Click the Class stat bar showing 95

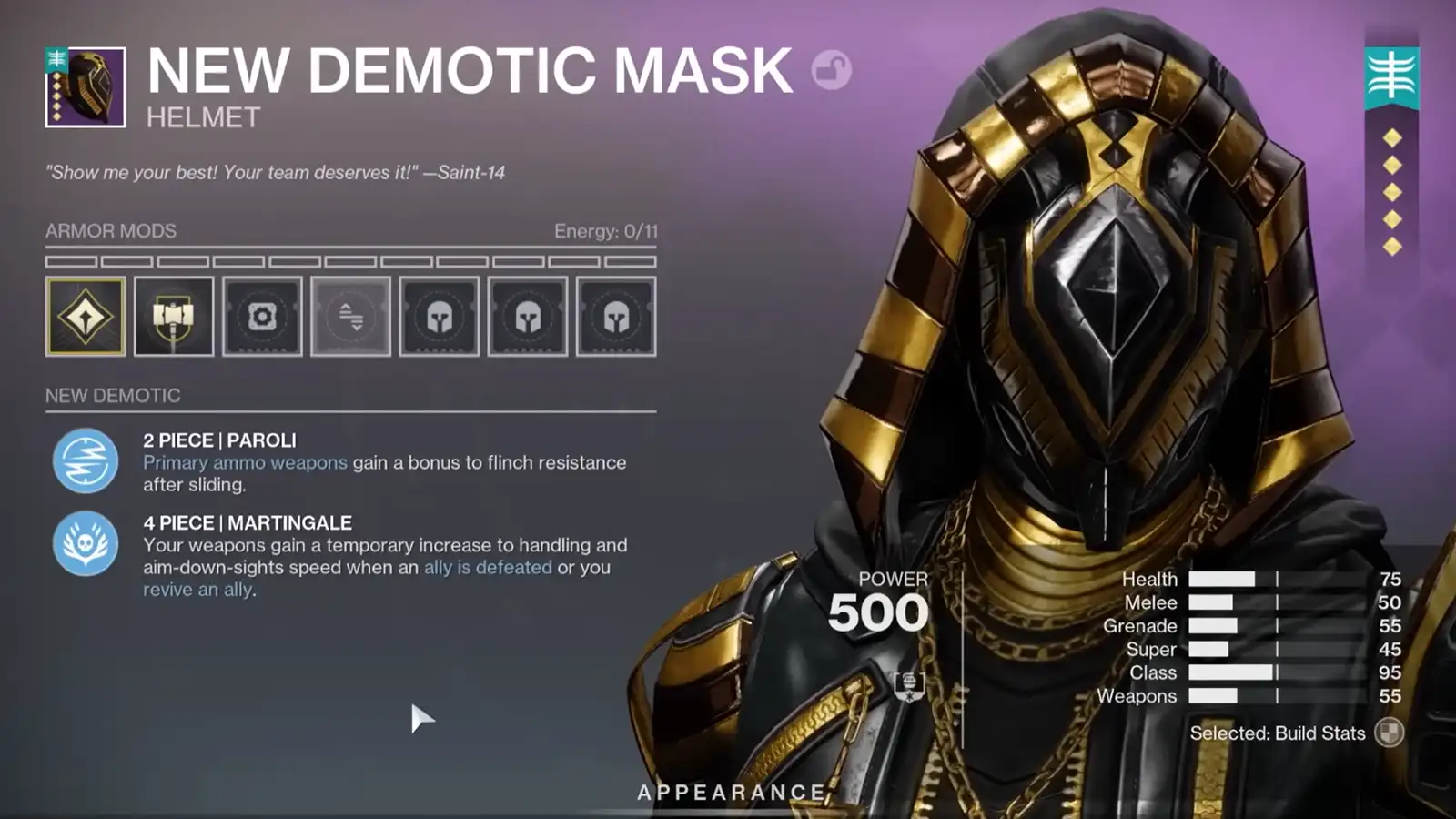(x=1233, y=672)
